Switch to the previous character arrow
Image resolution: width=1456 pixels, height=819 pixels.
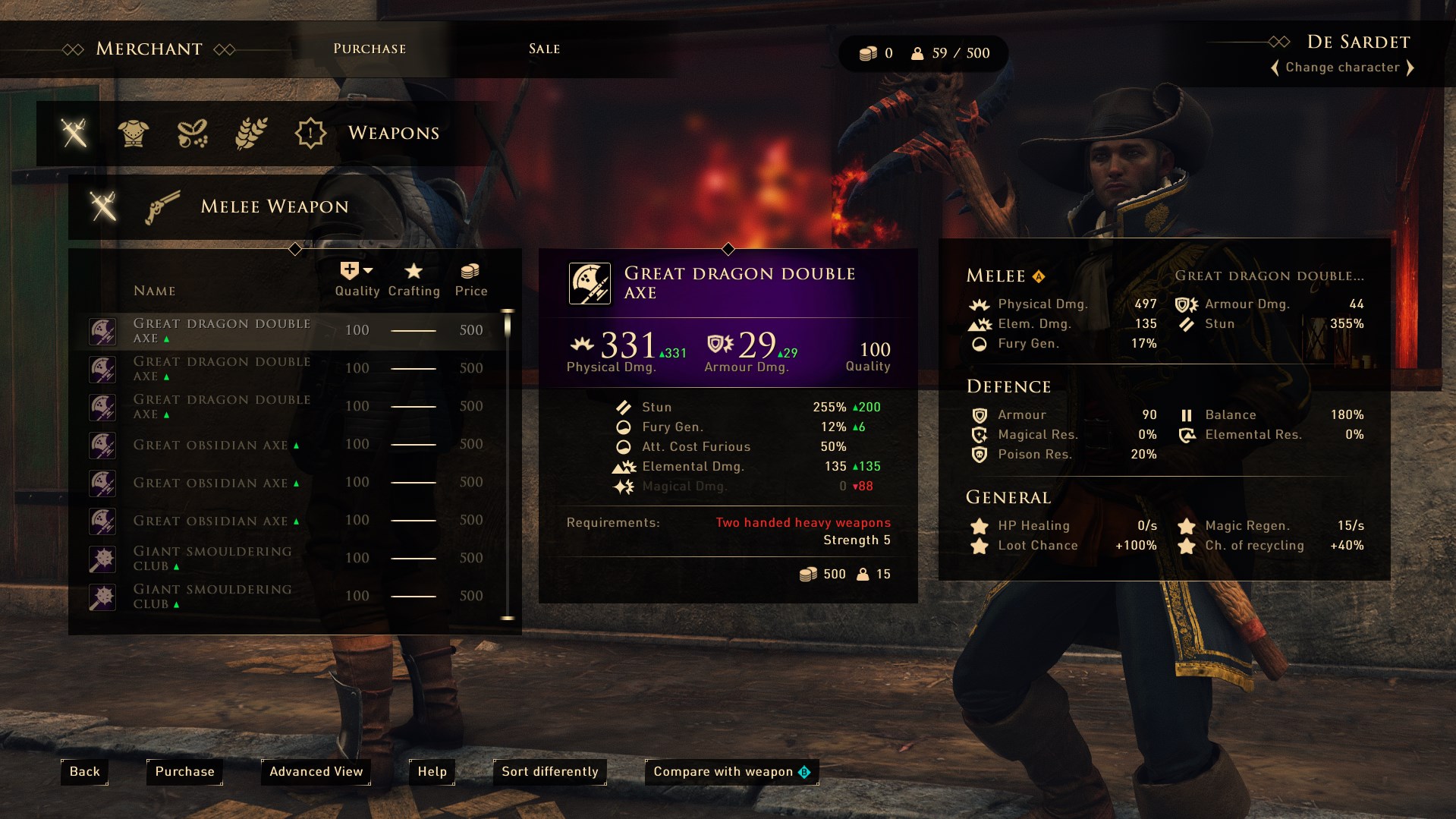point(1275,68)
